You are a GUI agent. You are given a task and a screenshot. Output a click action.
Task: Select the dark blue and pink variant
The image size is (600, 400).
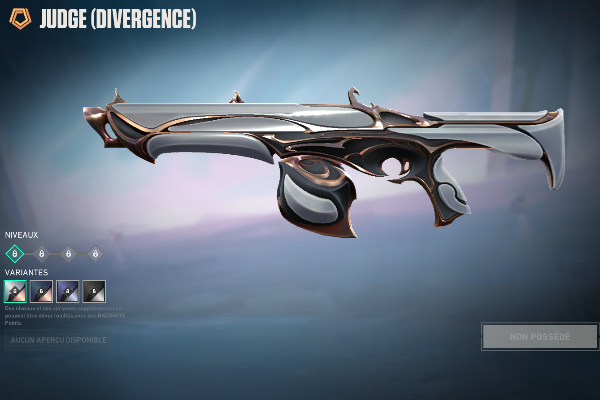(41, 291)
